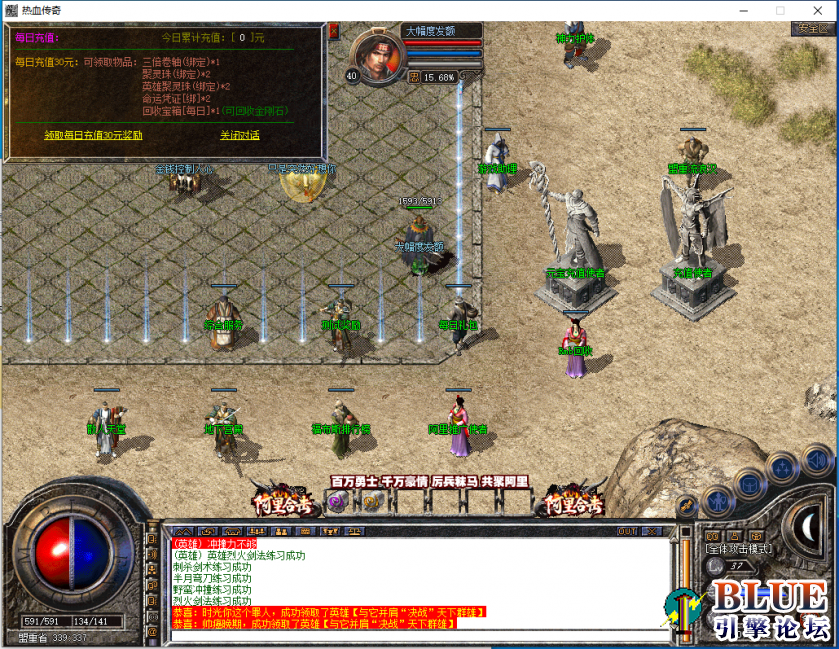Select the orange swirl stone belt slot
This screenshot has width=839, height=649.
point(371,502)
